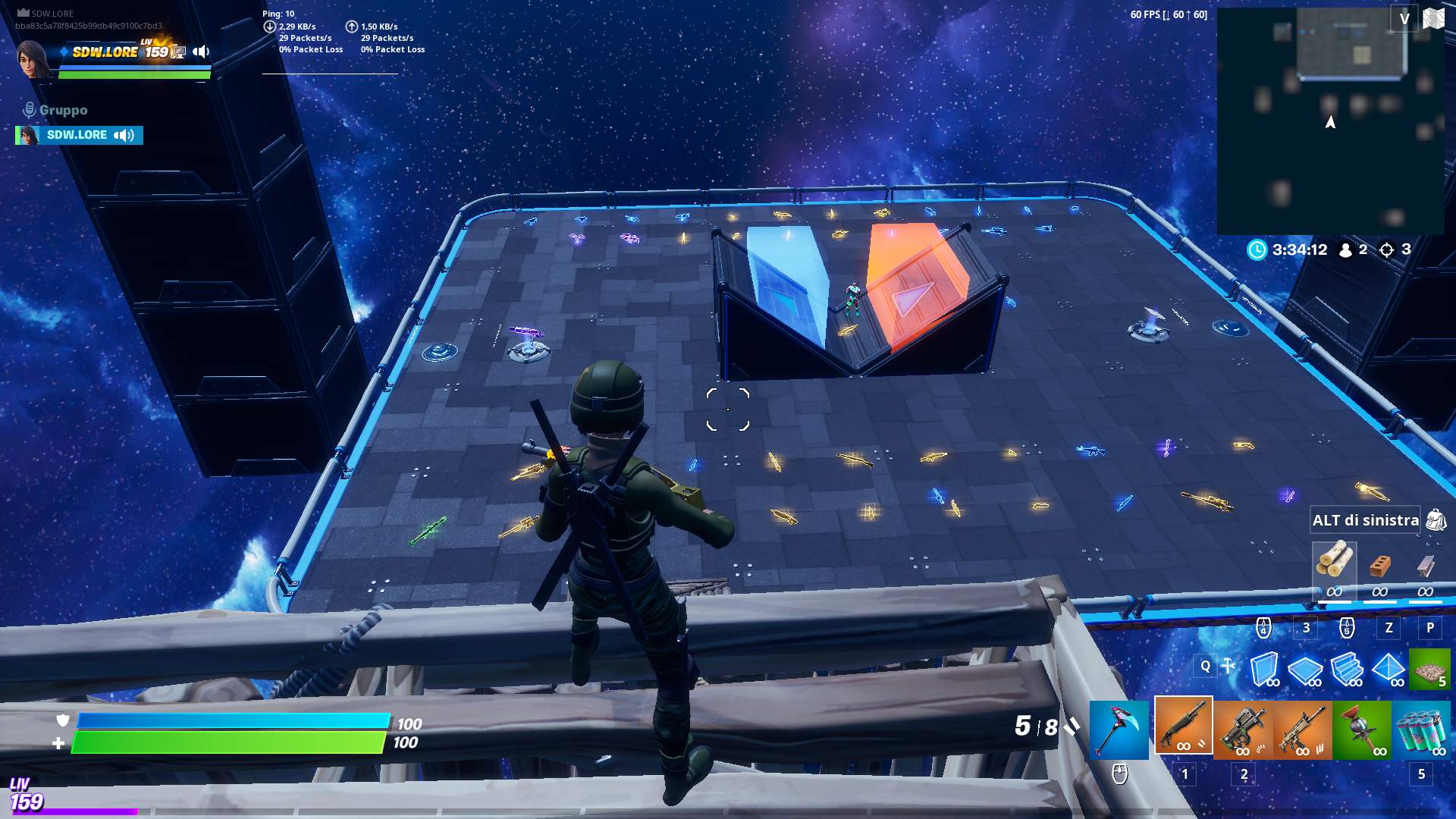Select the chug splashes in hotbar slot 5
The width and height of the screenshot is (1456, 819).
point(1424,728)
